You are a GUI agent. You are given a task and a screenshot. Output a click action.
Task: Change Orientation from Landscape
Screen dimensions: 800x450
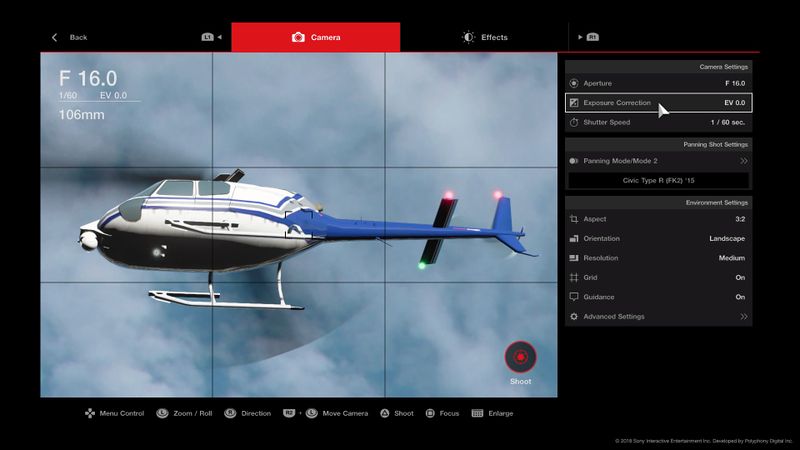pos(658,238)
